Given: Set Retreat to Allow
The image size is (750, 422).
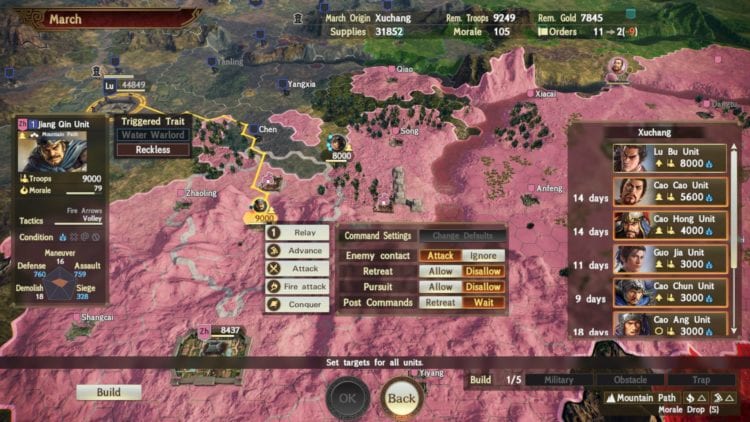Looking at the screenshot, I should [441, 271].
